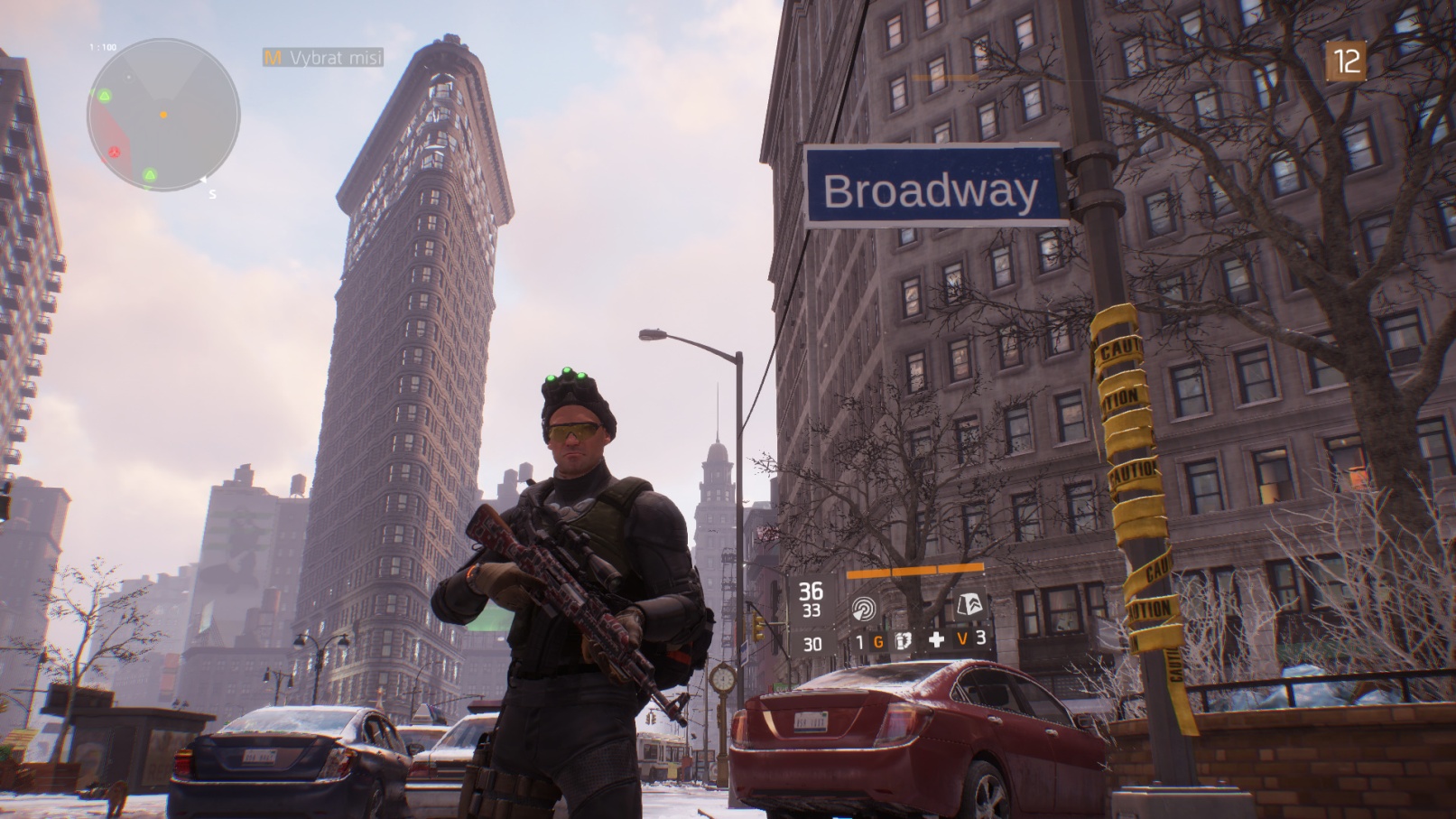This screenshot has width=1456, height=819.
Task: Select the red biohazard marker on the minimap
Action: point(115,152)
